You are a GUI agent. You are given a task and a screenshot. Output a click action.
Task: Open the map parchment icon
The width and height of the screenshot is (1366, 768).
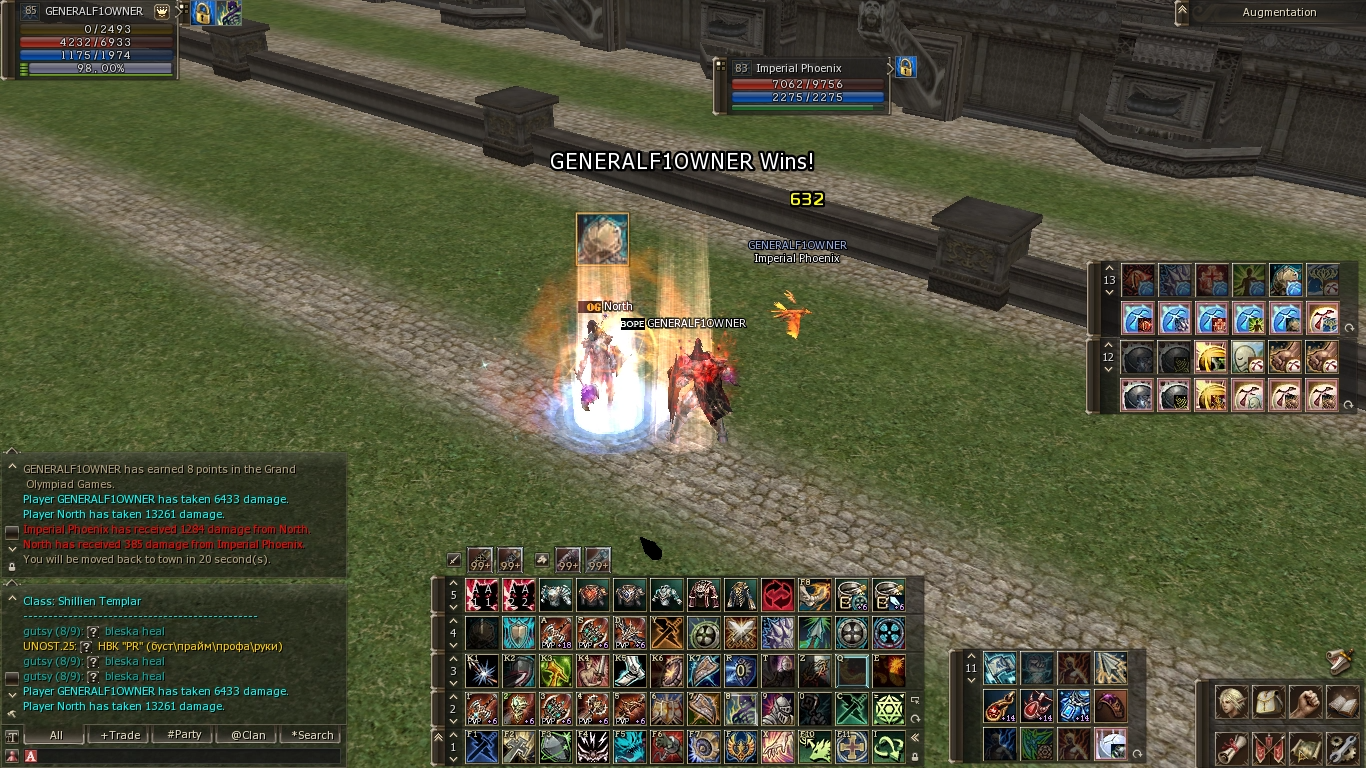pos(1305,747)
